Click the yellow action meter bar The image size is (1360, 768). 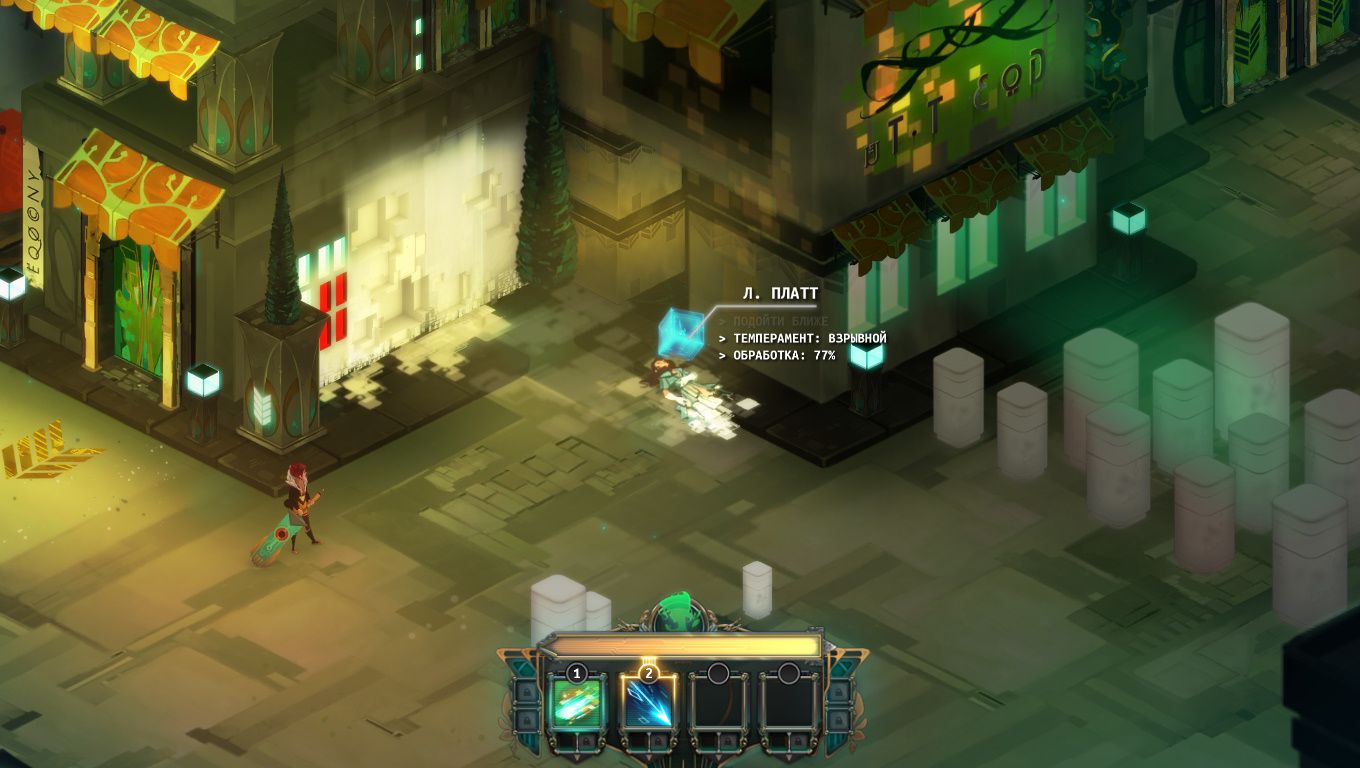686,645
